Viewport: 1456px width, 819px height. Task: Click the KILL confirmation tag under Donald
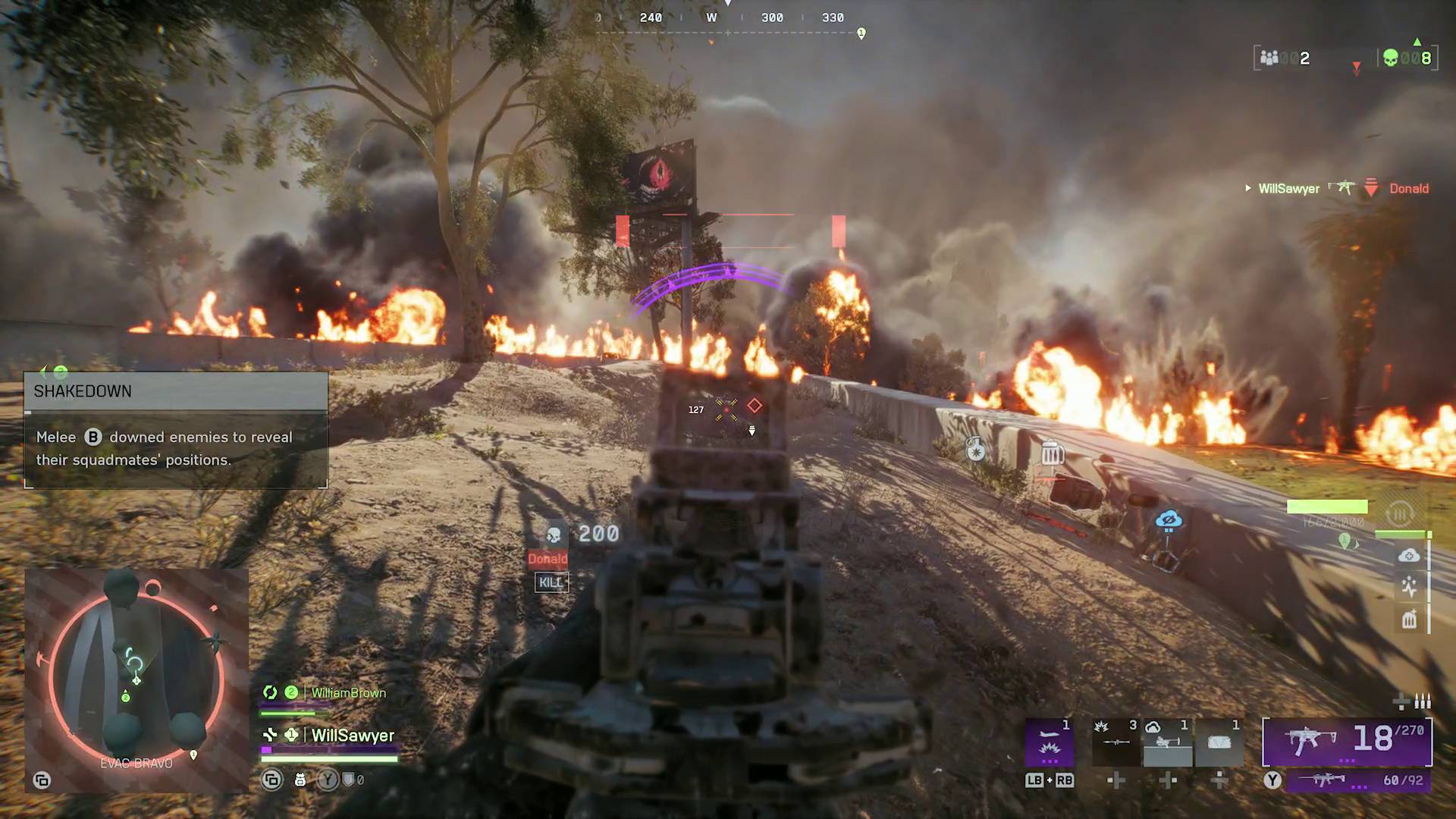[551, 582]
